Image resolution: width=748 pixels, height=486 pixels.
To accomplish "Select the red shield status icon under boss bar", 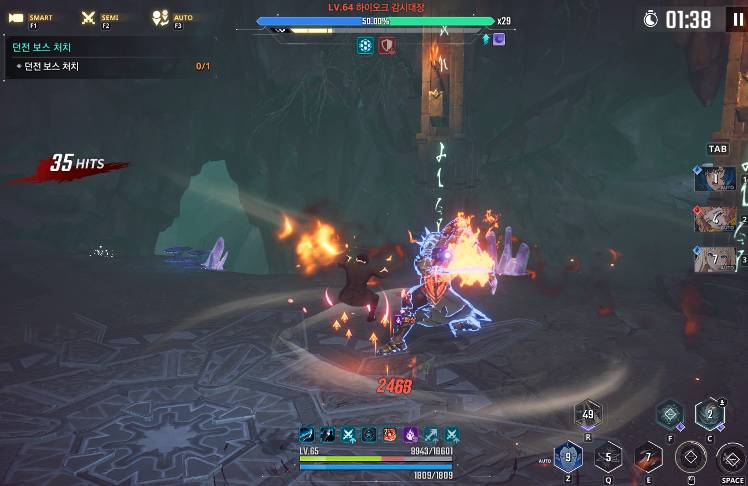I will (386, 45).
